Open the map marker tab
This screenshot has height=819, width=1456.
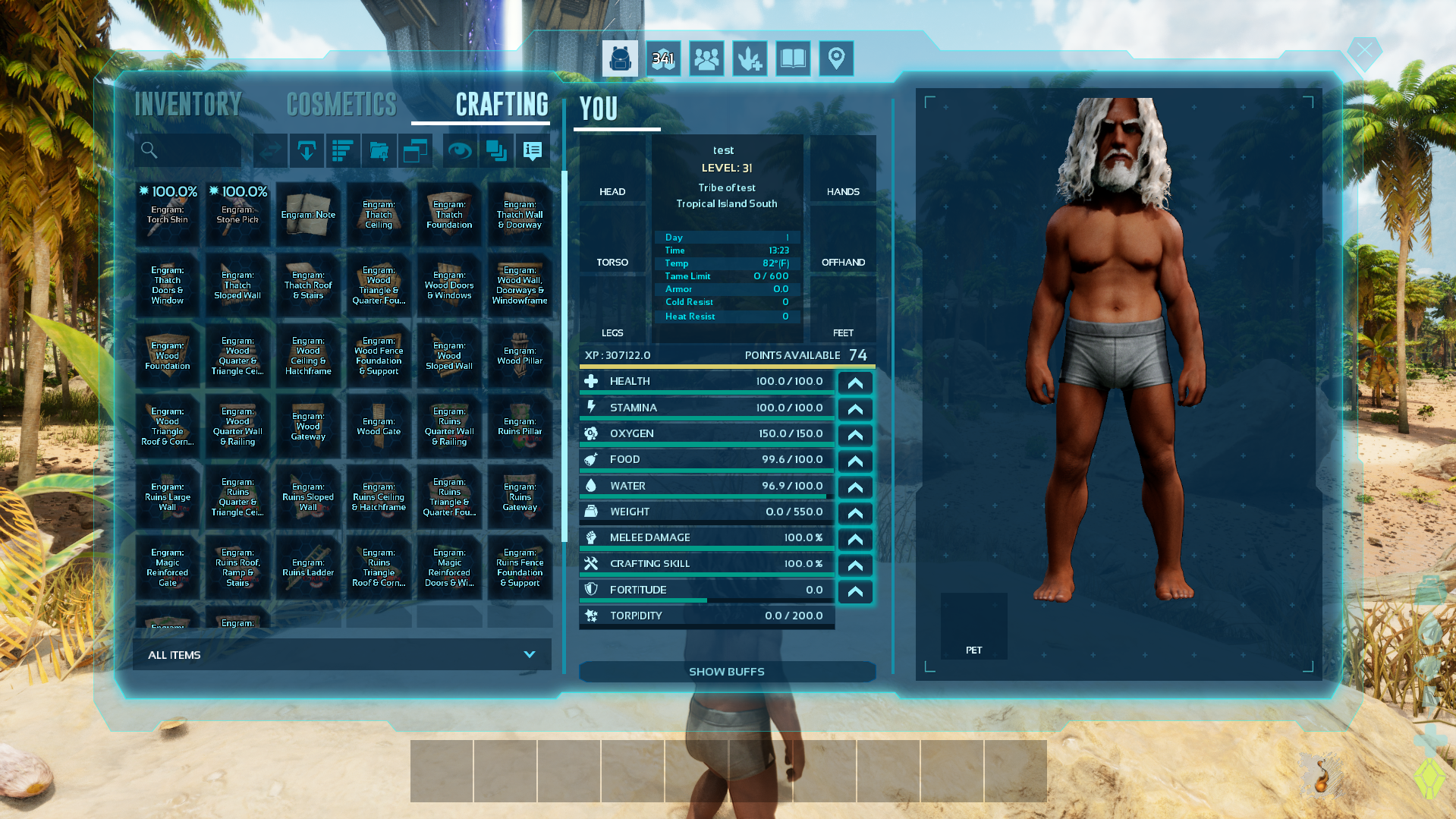836,58
